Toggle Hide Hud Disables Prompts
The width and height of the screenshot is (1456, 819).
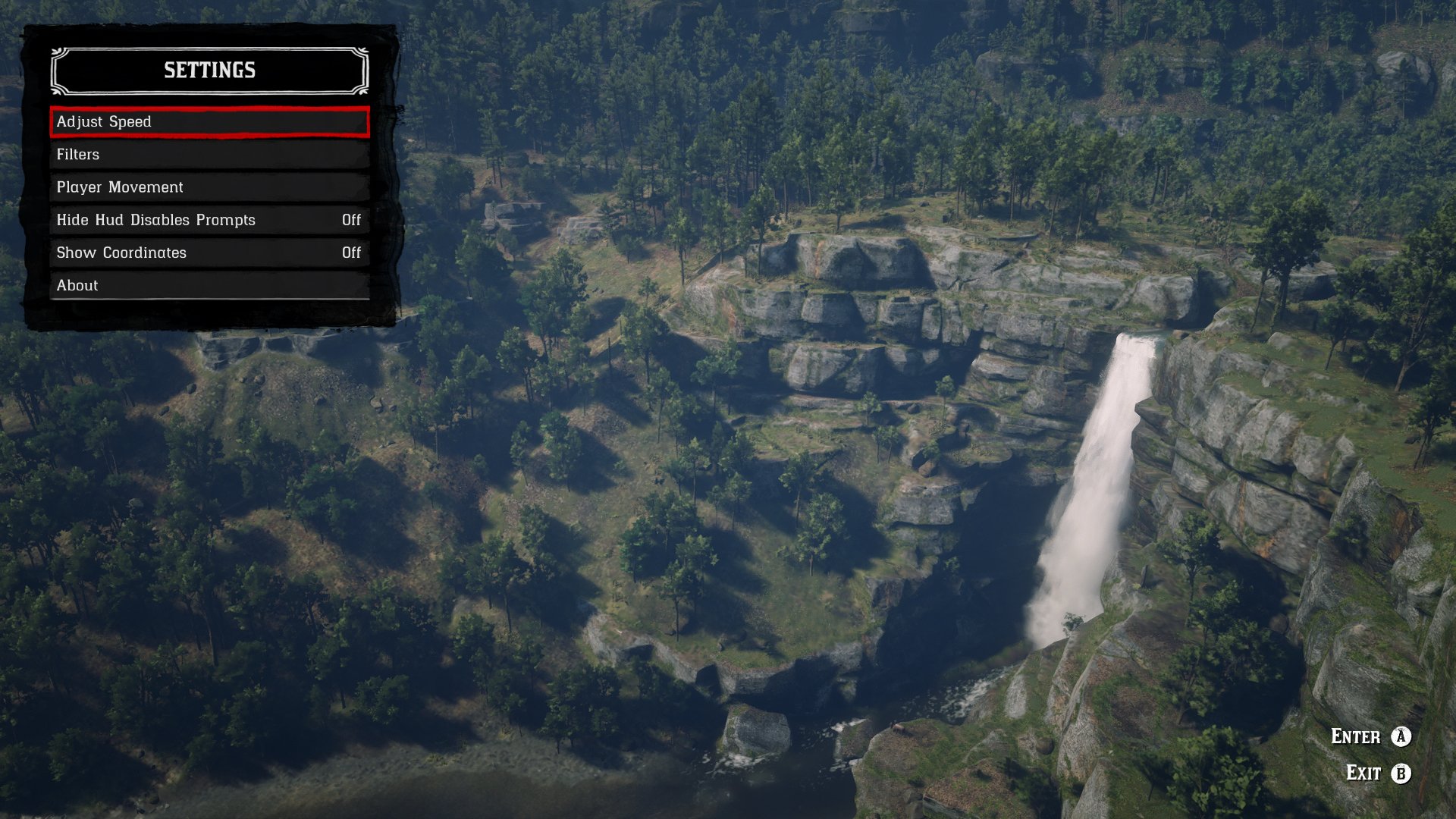point(209,220)
